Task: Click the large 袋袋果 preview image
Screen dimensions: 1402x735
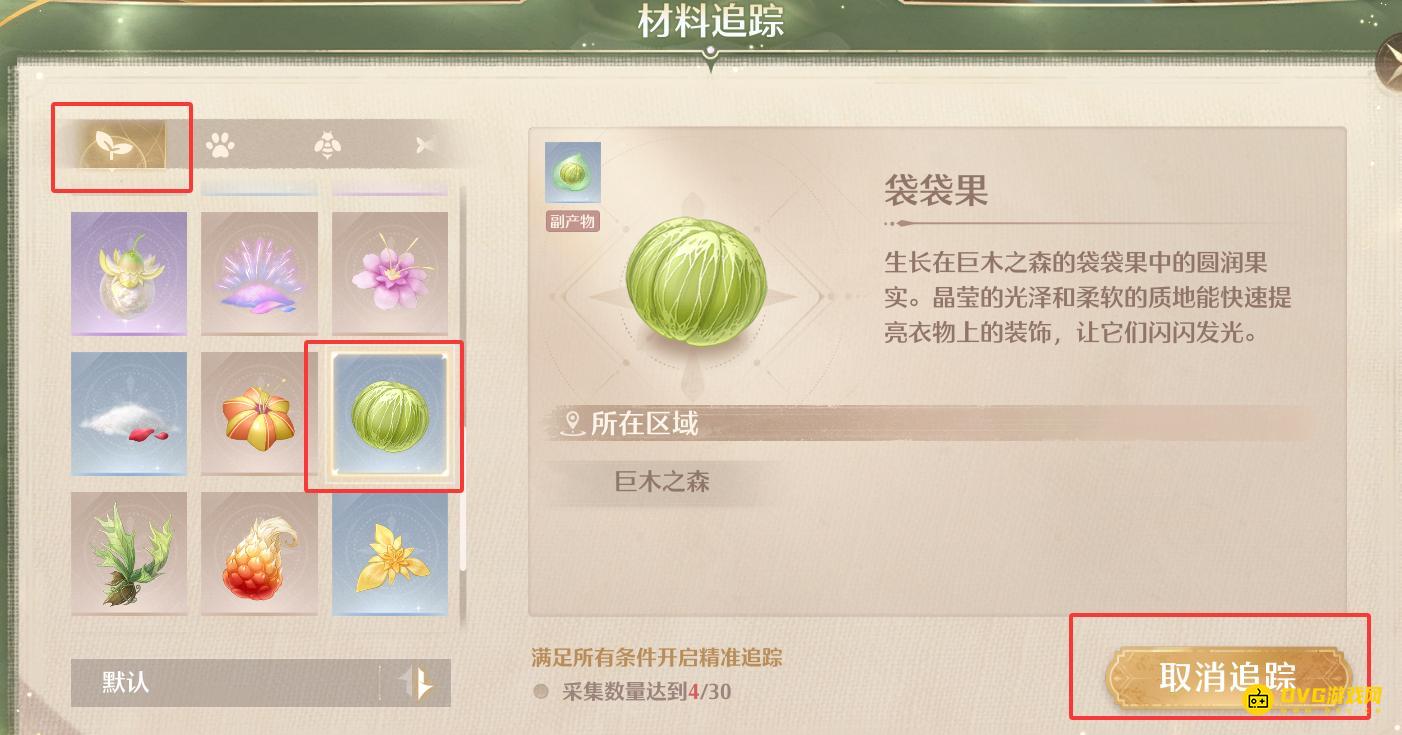Action: click(697, 287)
